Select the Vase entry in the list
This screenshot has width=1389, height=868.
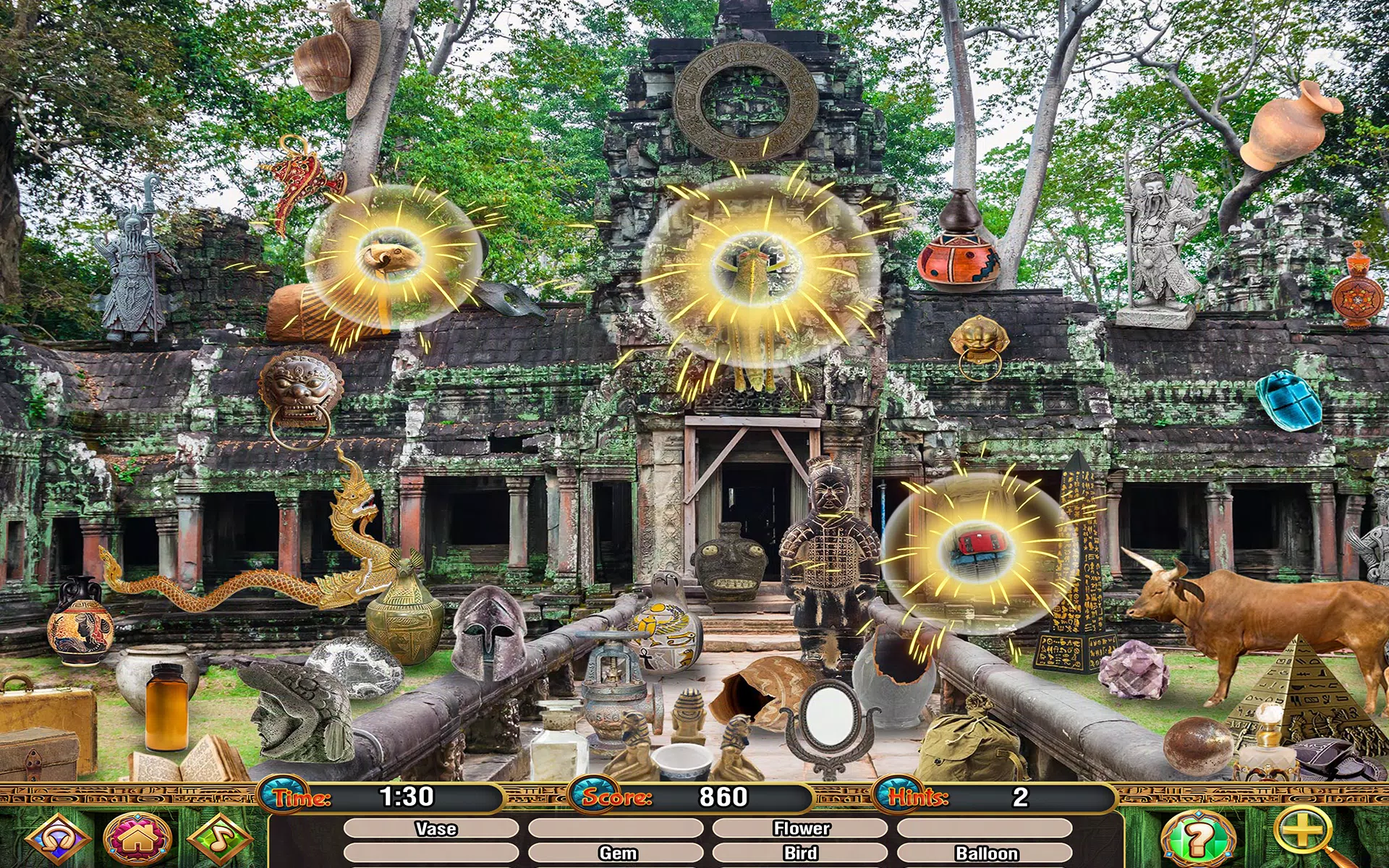coord(436,829)
